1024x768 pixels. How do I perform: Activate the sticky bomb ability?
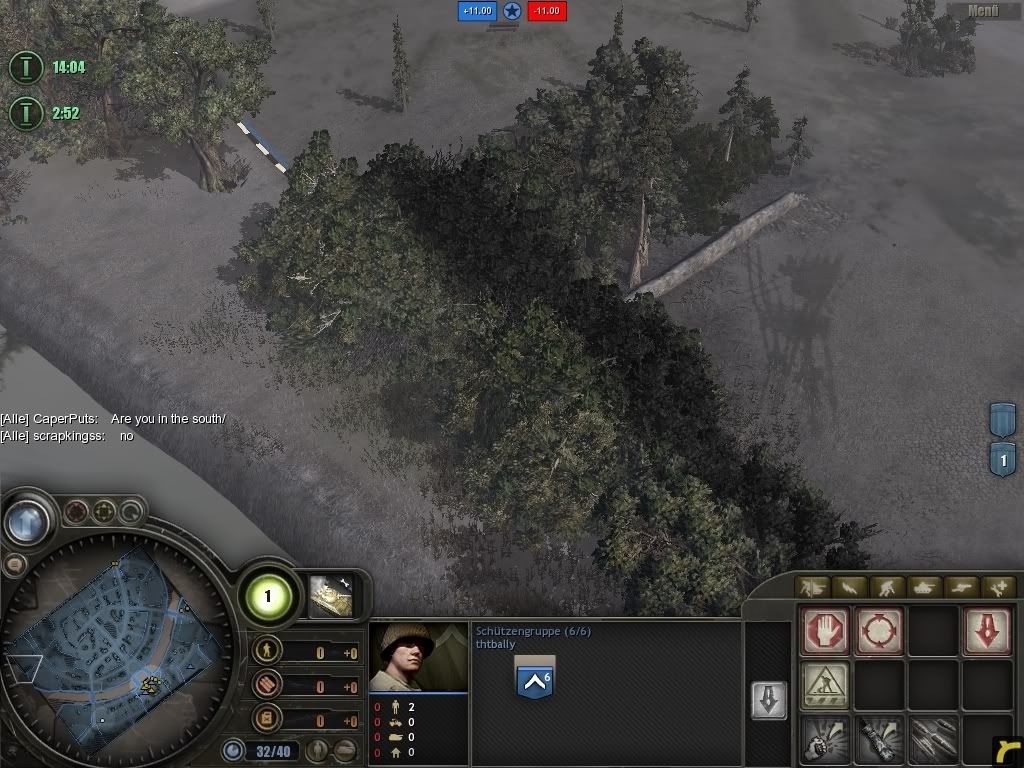tap(879, 739)
